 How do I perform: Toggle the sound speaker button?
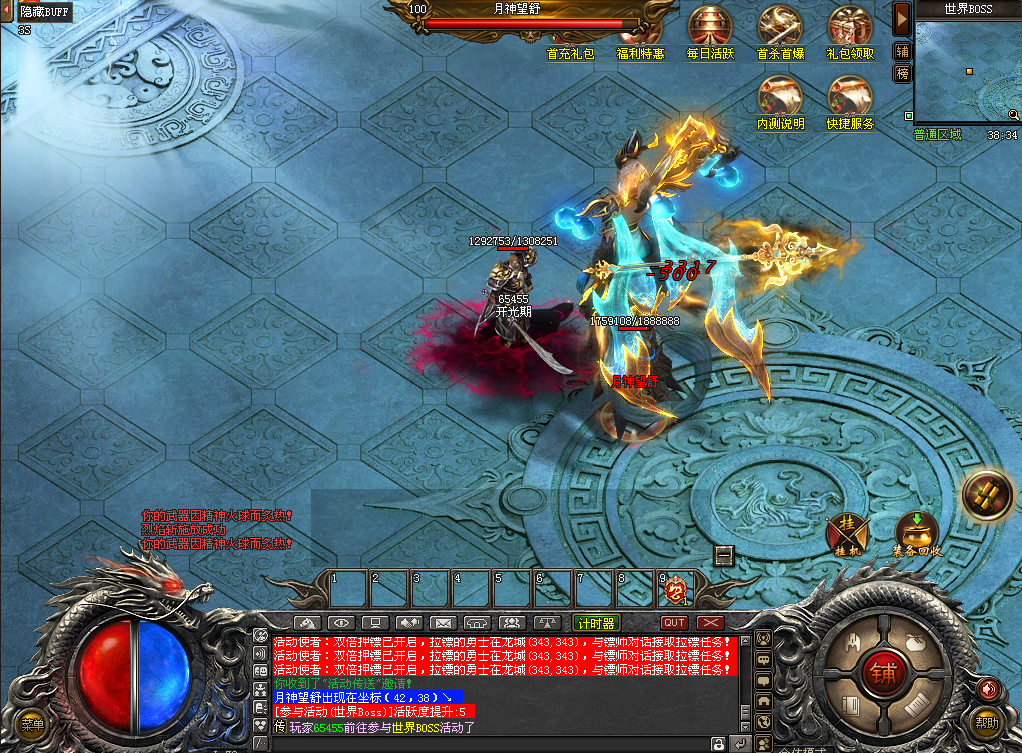[989, 688]
